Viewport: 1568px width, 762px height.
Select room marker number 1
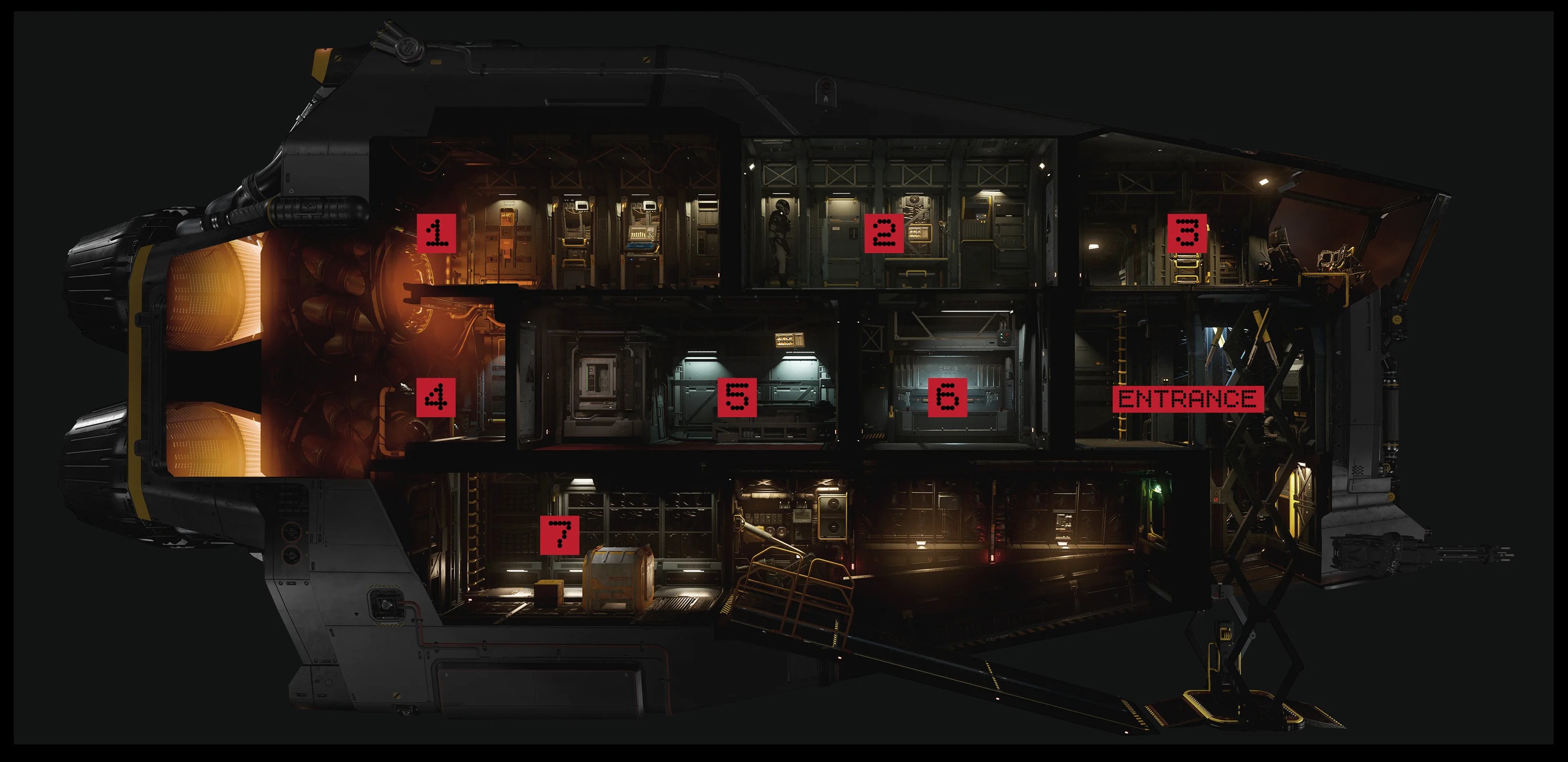(436, 233)
